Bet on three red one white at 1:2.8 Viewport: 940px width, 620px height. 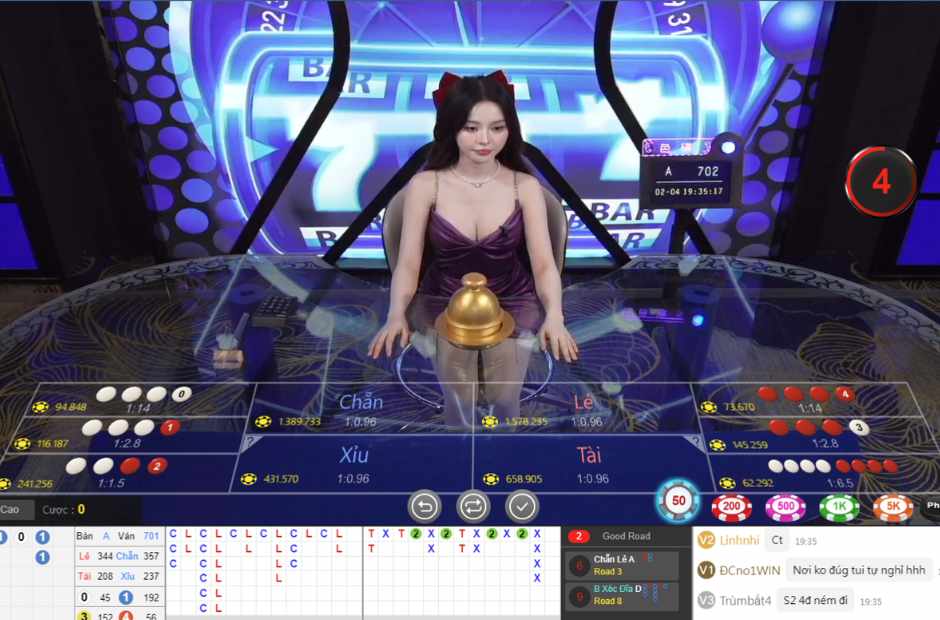pos(822,434)
